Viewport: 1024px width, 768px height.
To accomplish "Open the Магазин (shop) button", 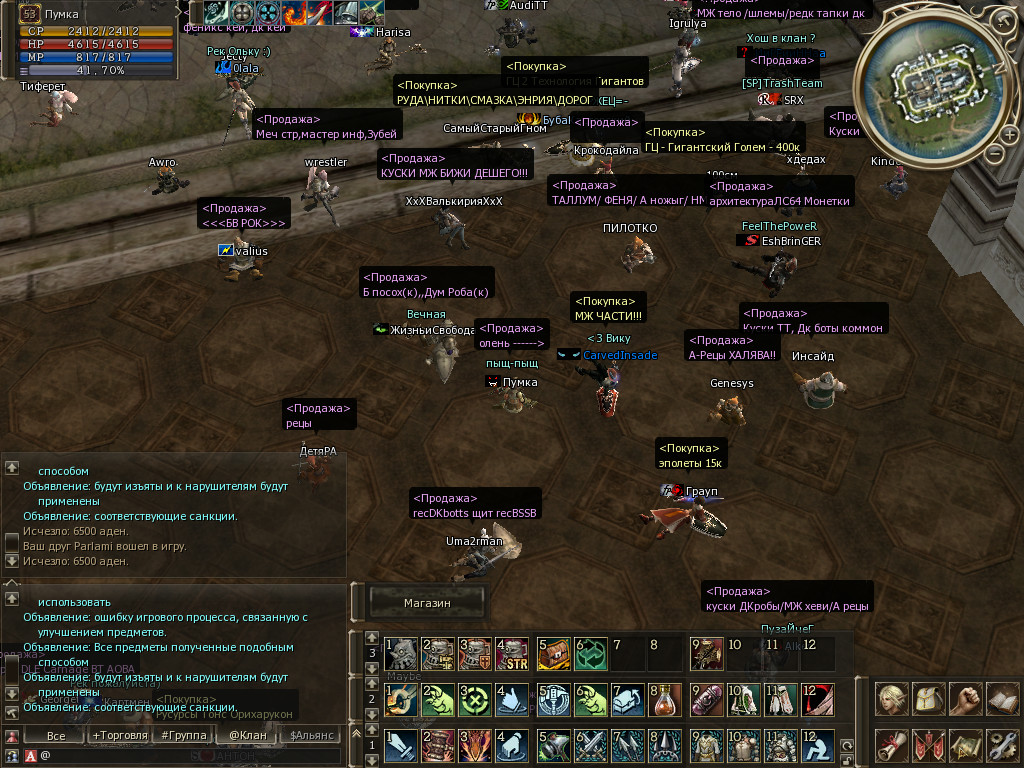I will click(x=427, y=603).
